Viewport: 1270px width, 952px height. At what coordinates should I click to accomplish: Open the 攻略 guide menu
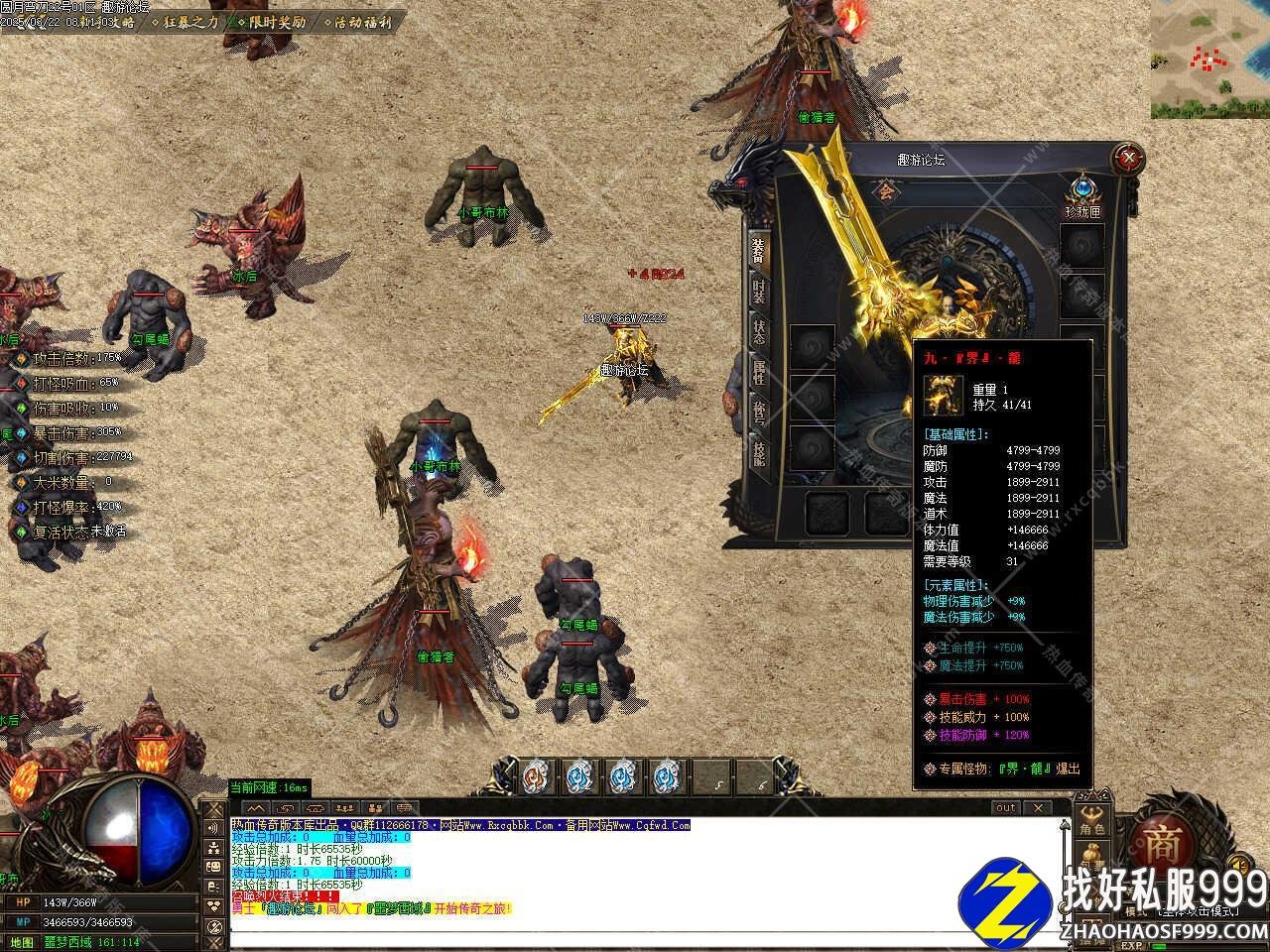tap(119, 22)
